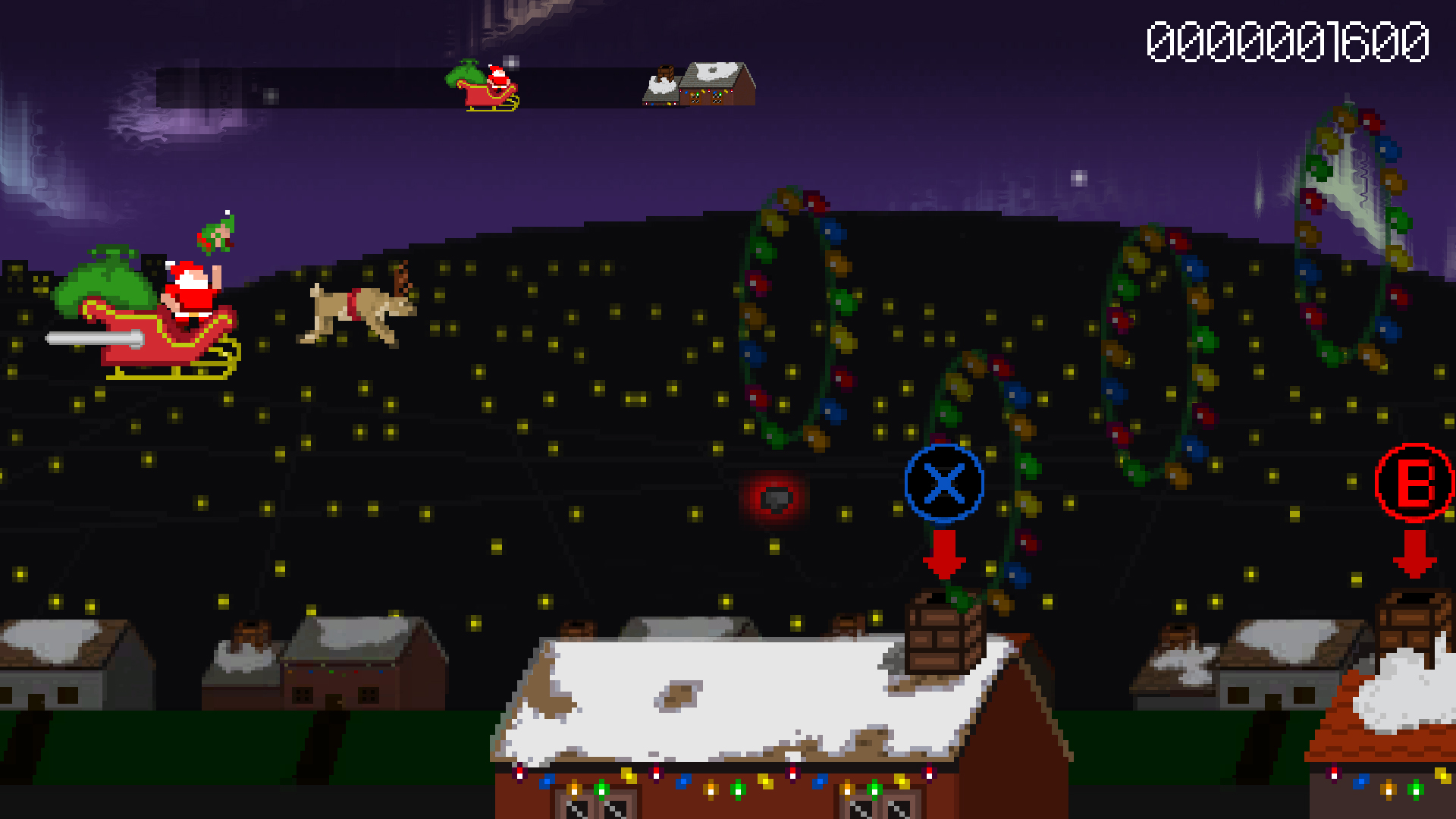Toggle the red arrow under the B prompt

[x=1412, y=554]
